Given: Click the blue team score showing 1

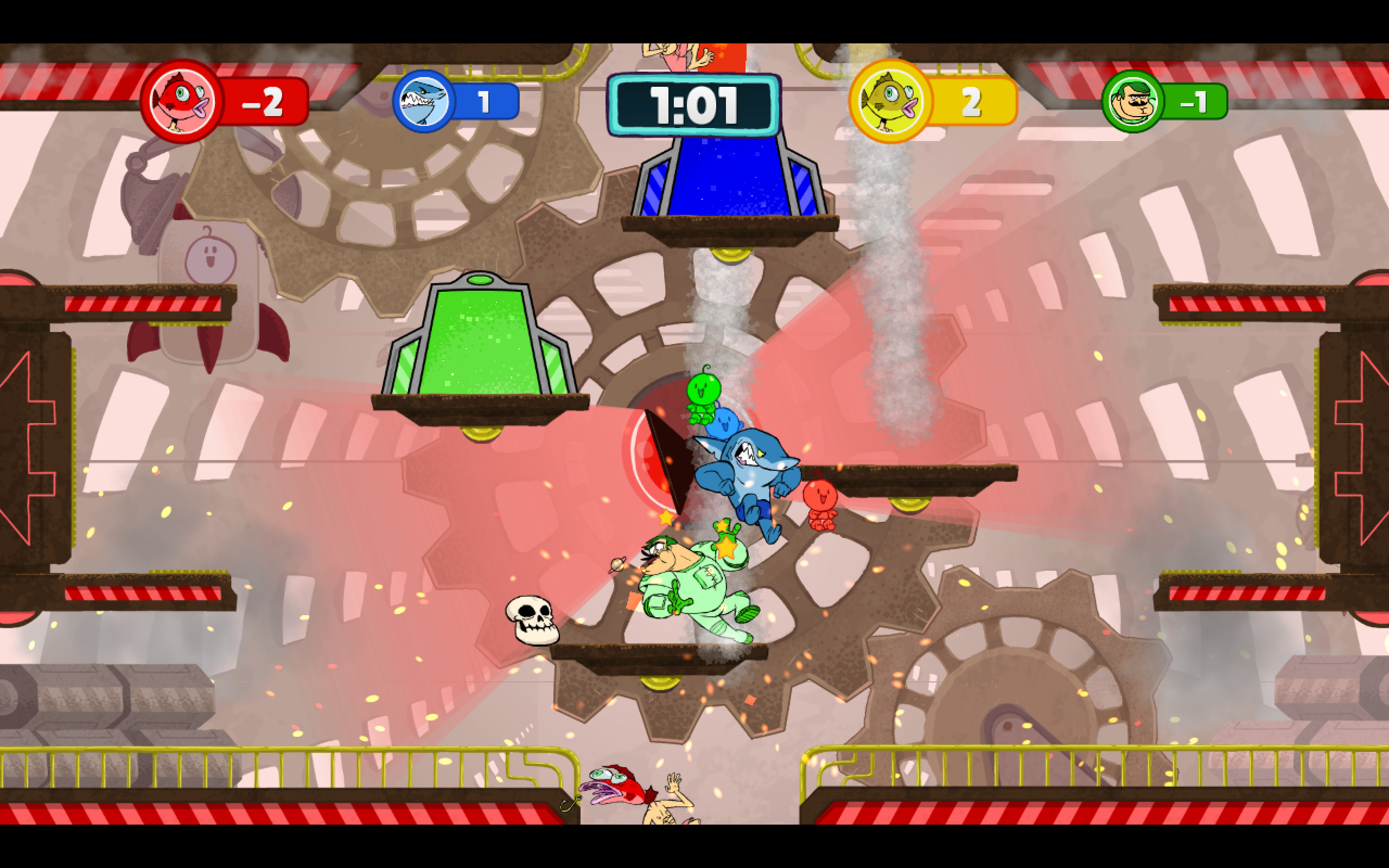Looking at the screenshot, I should point(485,100).
